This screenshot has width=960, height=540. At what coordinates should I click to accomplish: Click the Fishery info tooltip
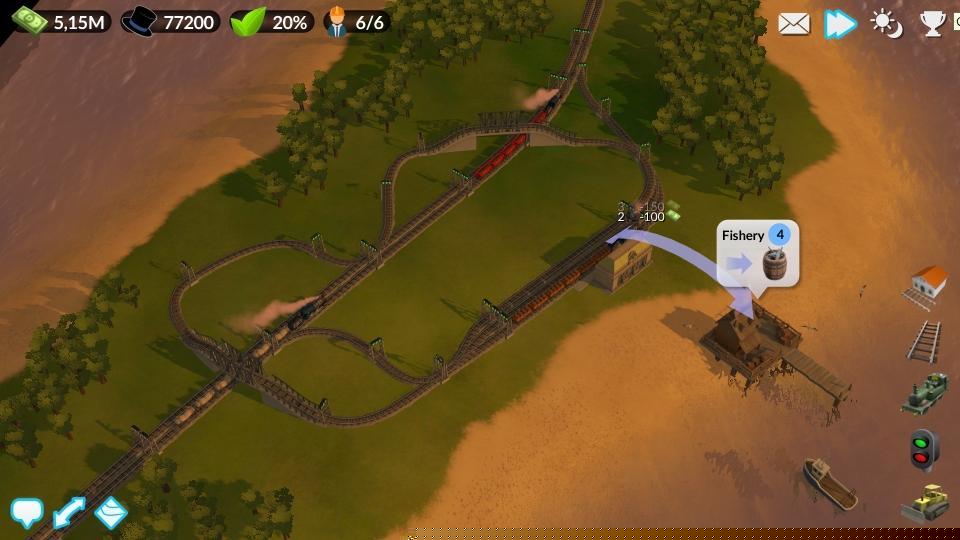(x=758, y=254)
